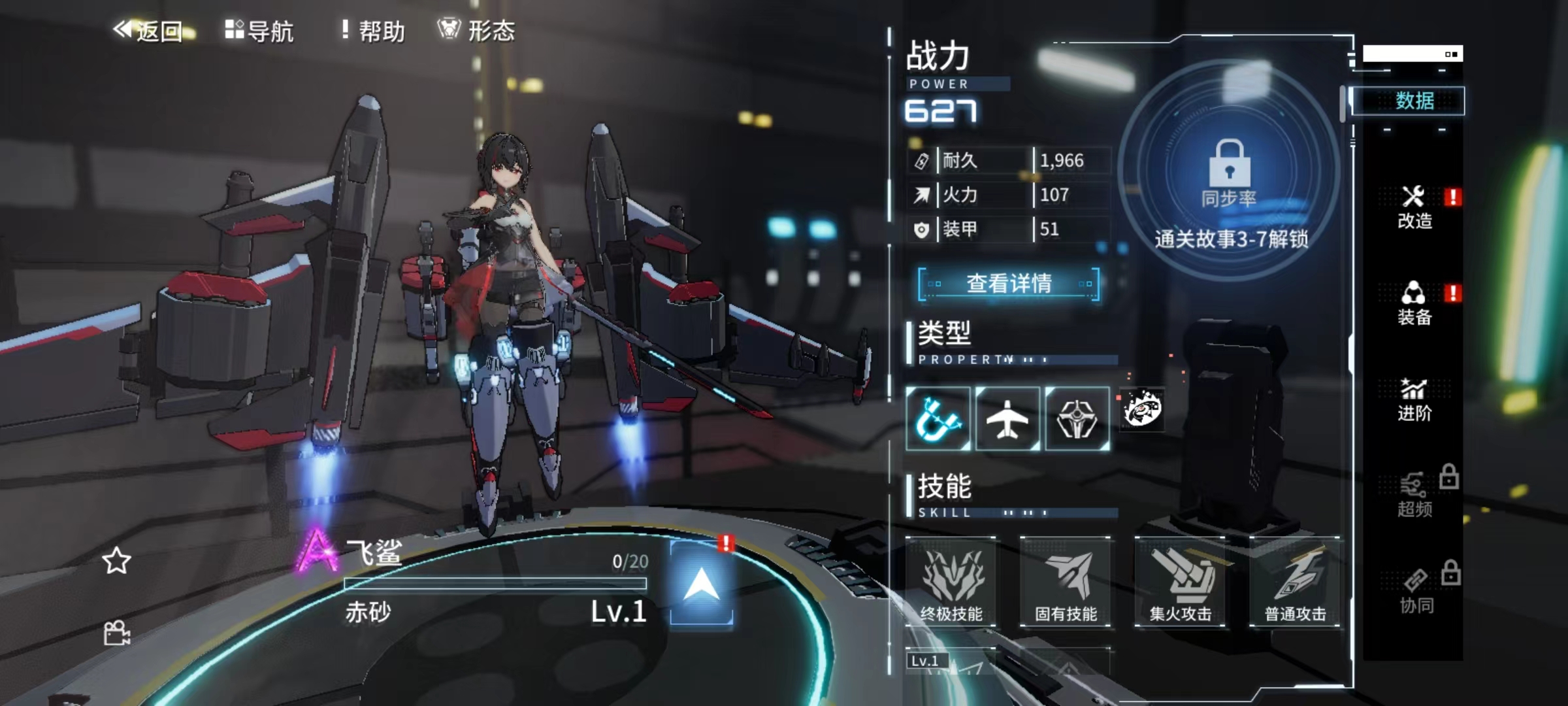Image resolution: width=1568 pixels, height=706 pixels.
Task: Inspect the airplane type icon
Action: click(x=1007, y=419)
